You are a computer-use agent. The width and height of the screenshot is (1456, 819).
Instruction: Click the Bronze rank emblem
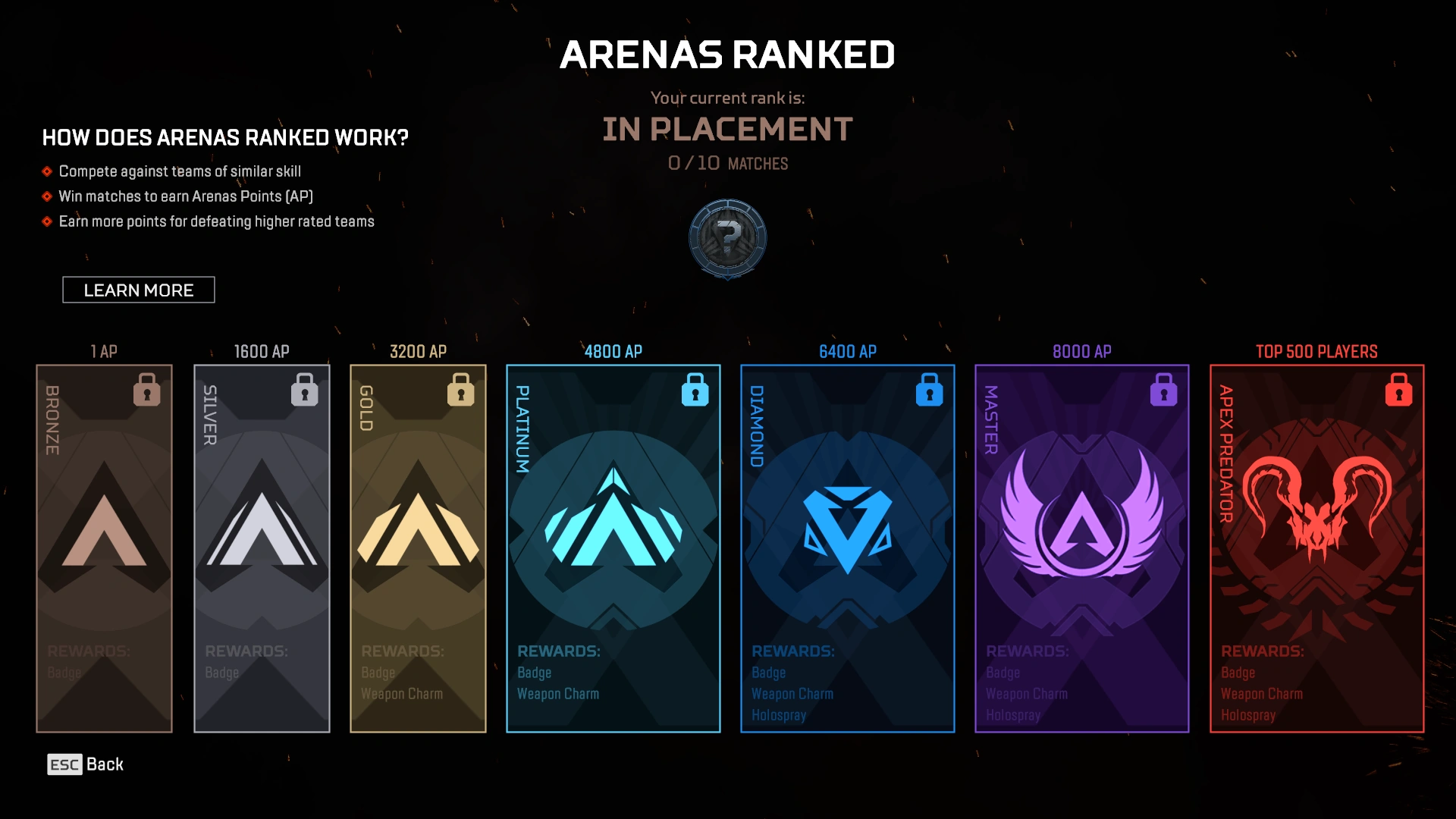(x=104, y=531)
